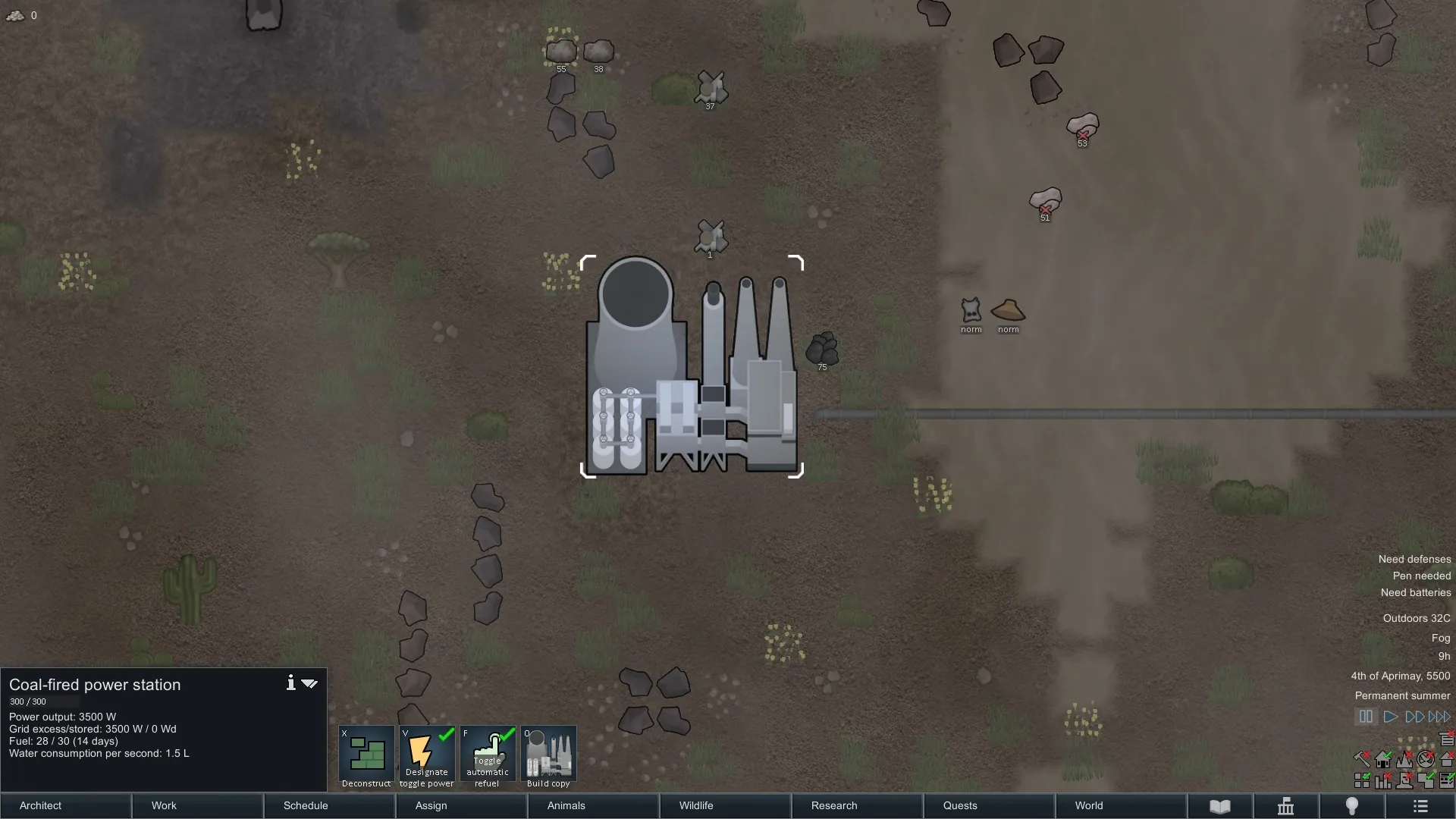Open the Research tab
1456x819 pixels.
[858, 805]
